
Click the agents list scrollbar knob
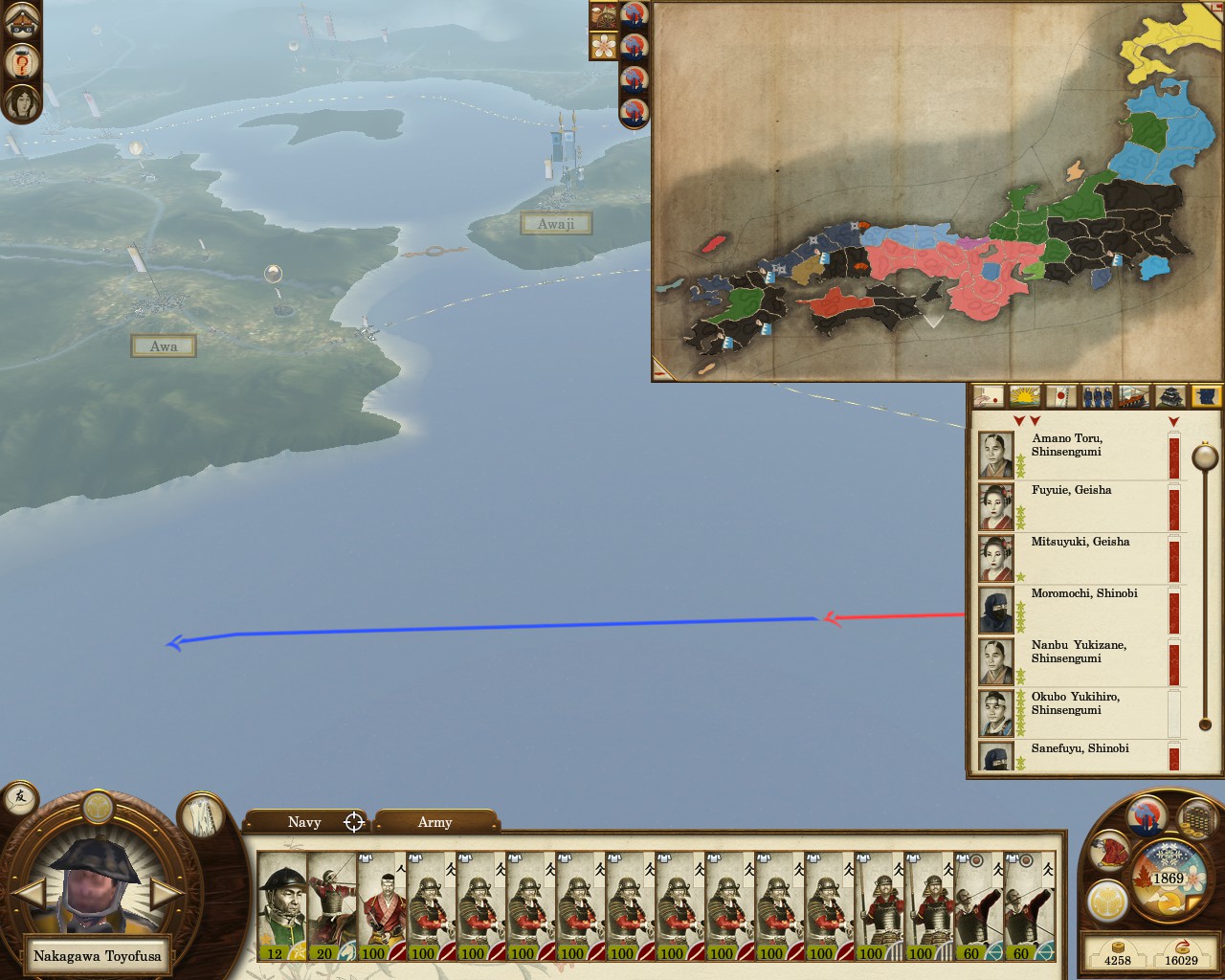coord(1204,458)
